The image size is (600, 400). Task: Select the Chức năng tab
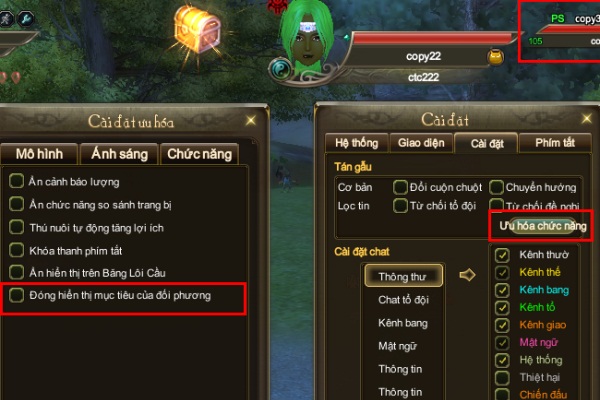[200, 154]
